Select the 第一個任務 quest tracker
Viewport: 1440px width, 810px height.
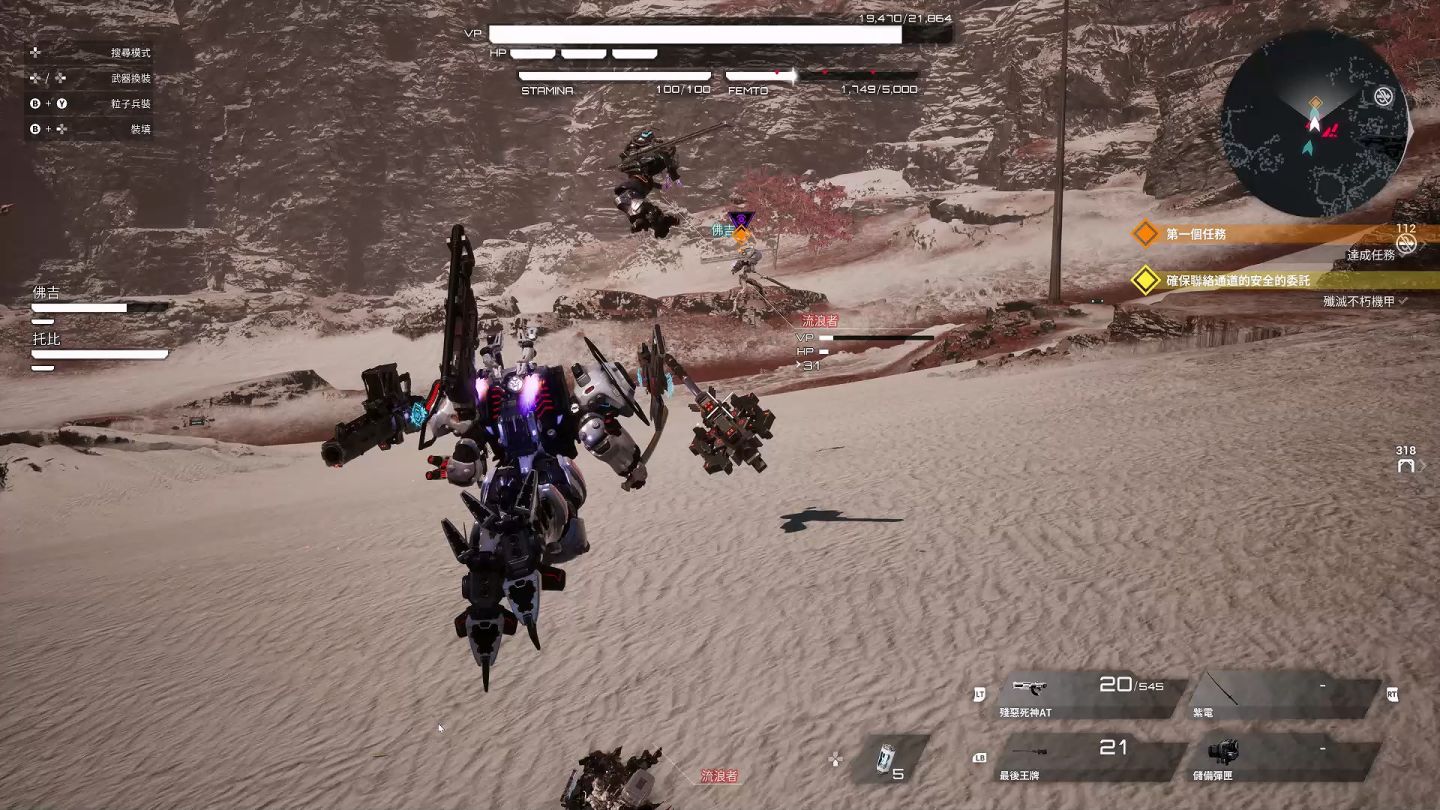point(1196,234)
